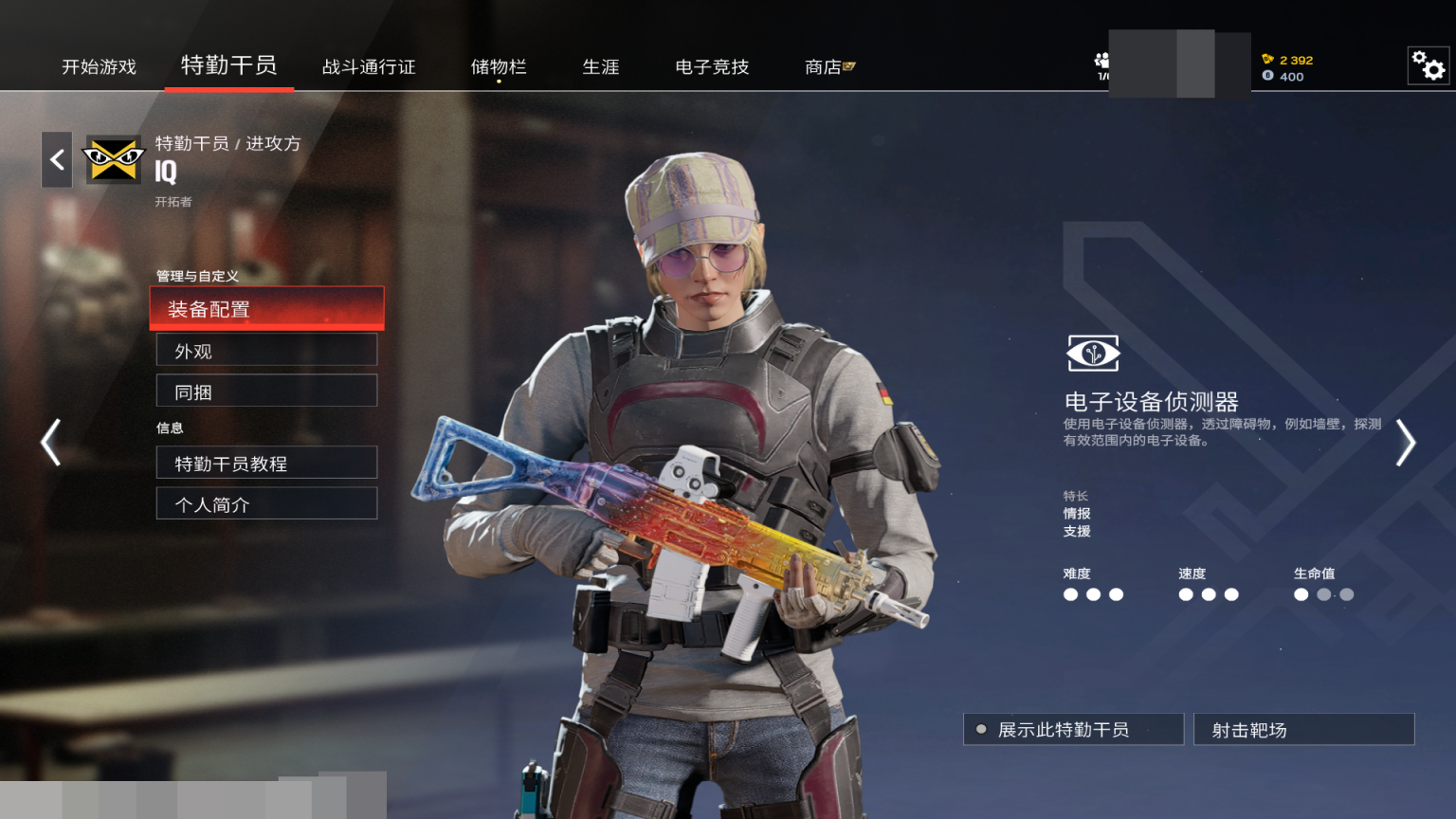Enter the 射击靶场
This screenshot has height=819, width=1456.
[x=1303, y=730]
